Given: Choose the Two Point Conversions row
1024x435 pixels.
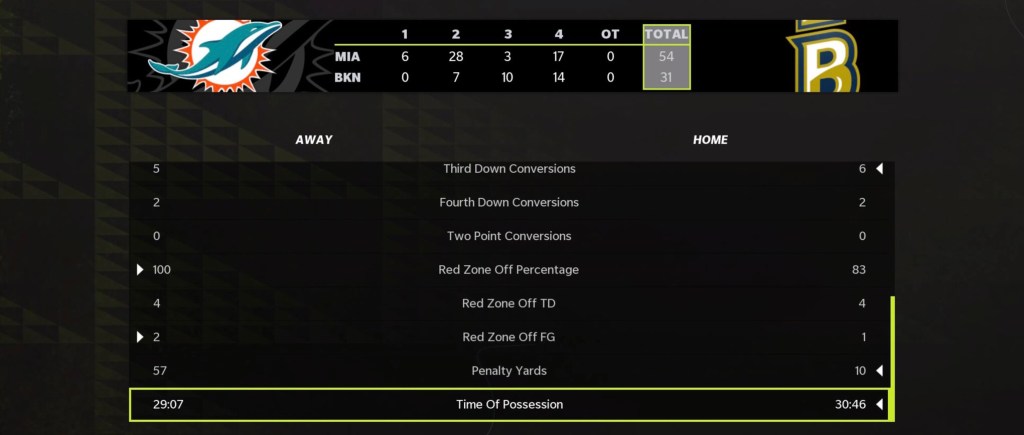Looking at the screenshot, I should pos(510,236).
